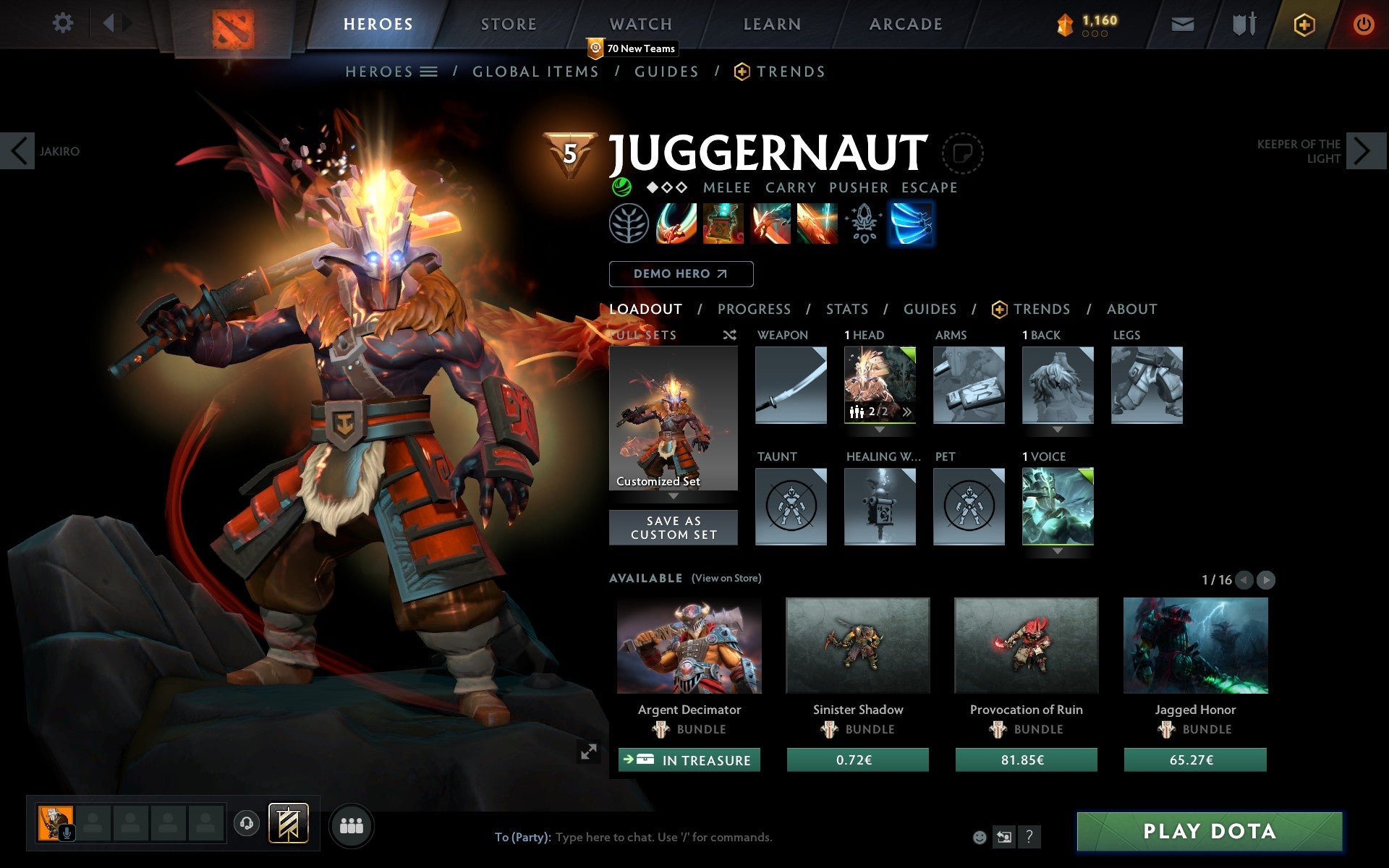Switch to the Progress tab
1389x868 pixels.
(754, 309)
